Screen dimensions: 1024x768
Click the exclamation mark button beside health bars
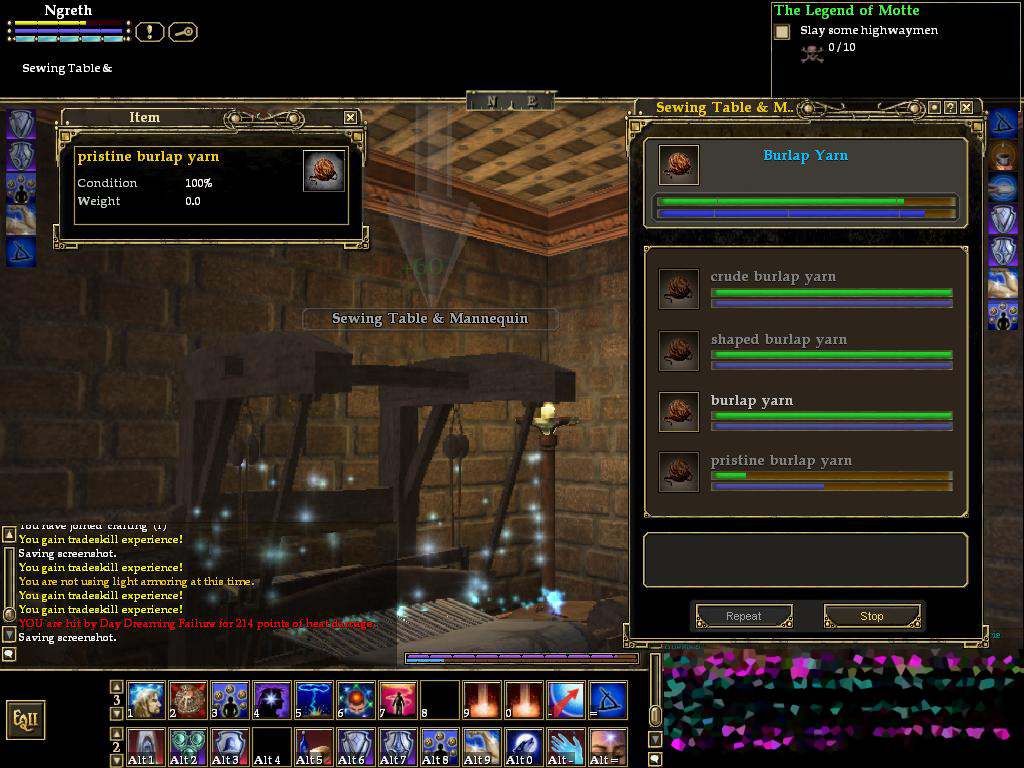tap(149, 32)
